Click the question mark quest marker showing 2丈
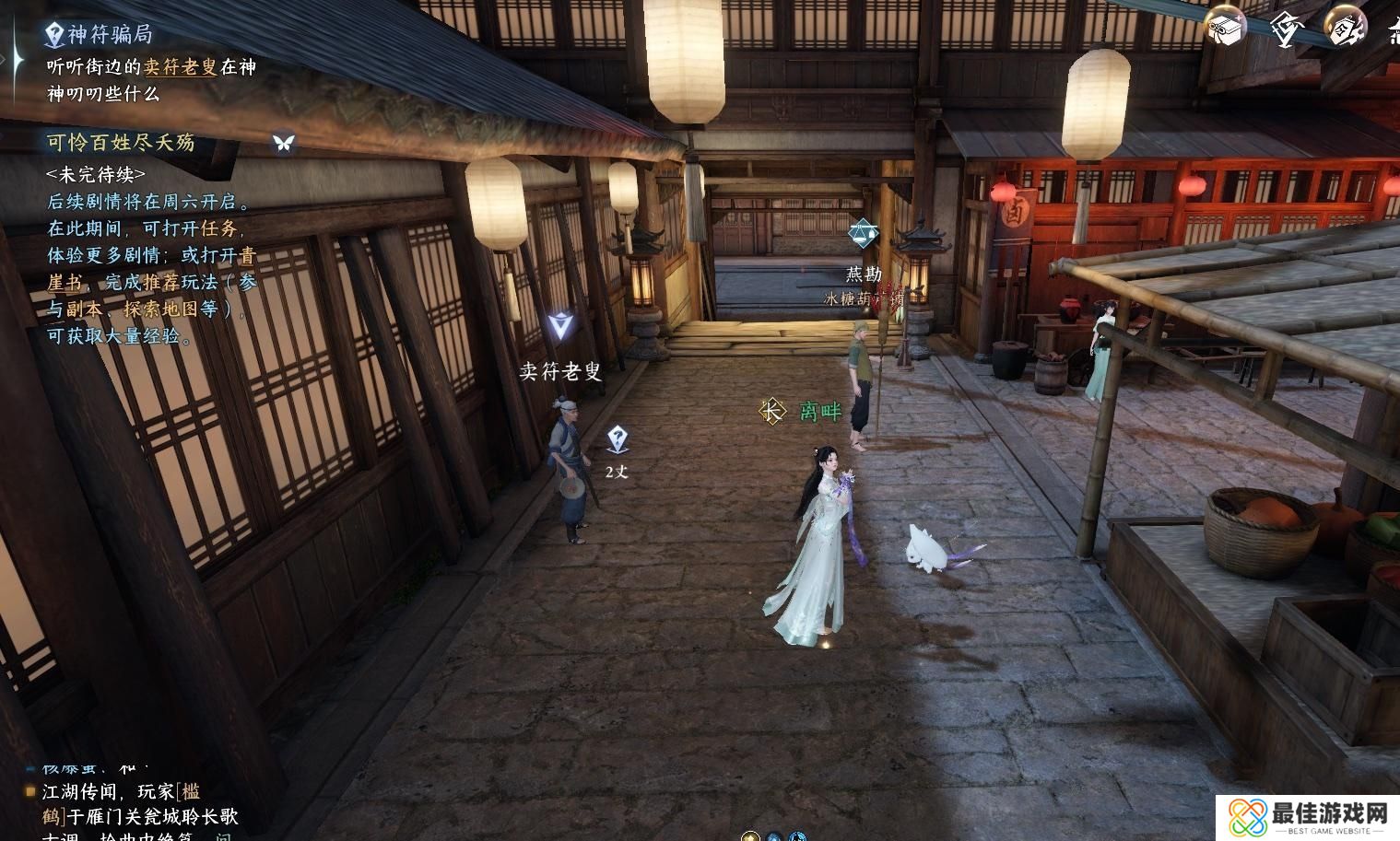This screenshot has width=1400, height=841. [x=618, y=440]
